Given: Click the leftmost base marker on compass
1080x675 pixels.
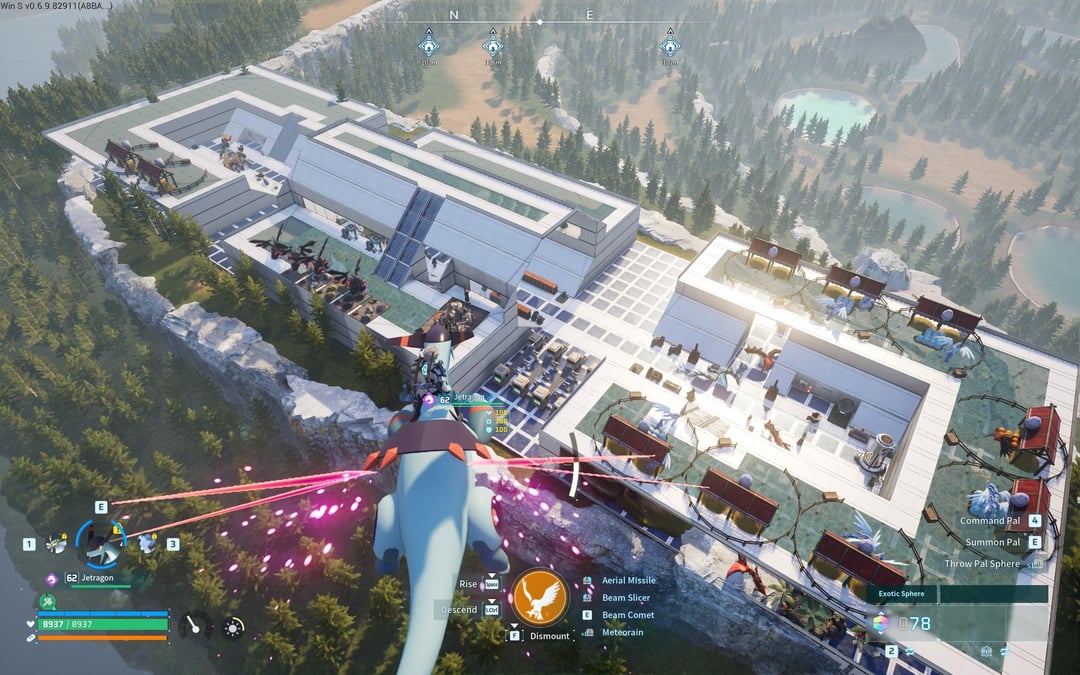Looking at the screenshot, I should (x=428, y=45).
